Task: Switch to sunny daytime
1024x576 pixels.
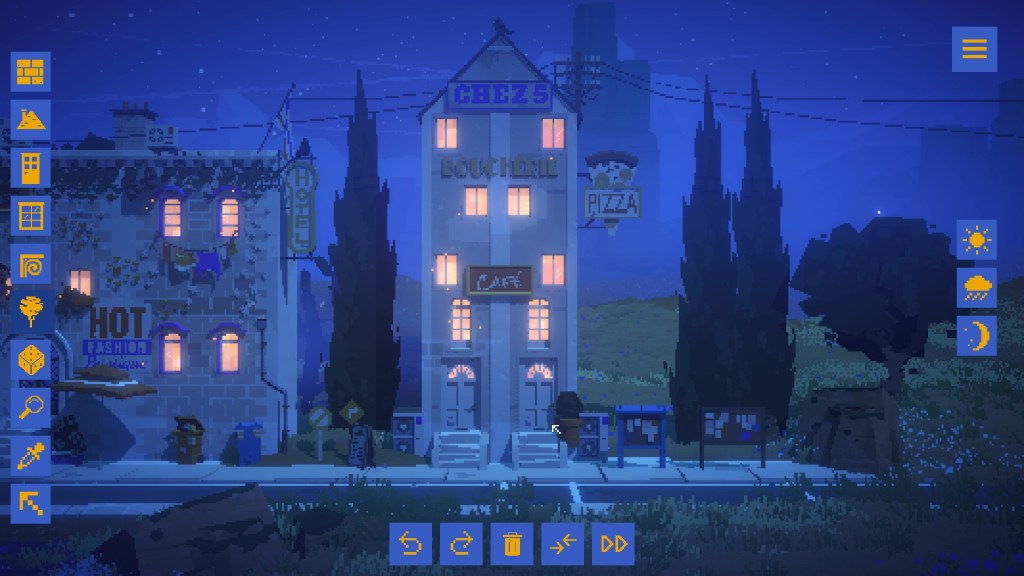Action: (977, 240)
